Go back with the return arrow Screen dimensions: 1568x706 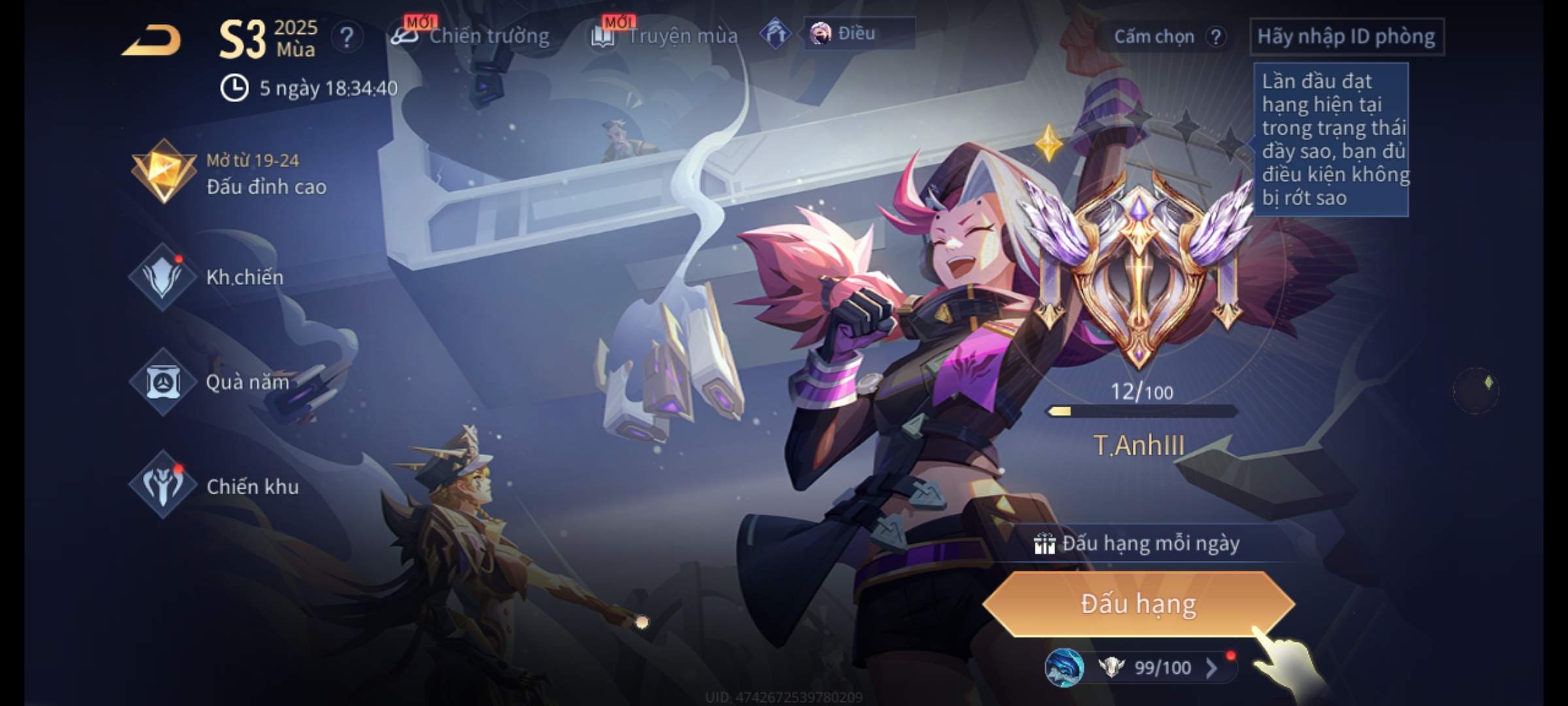coord(152,41)
